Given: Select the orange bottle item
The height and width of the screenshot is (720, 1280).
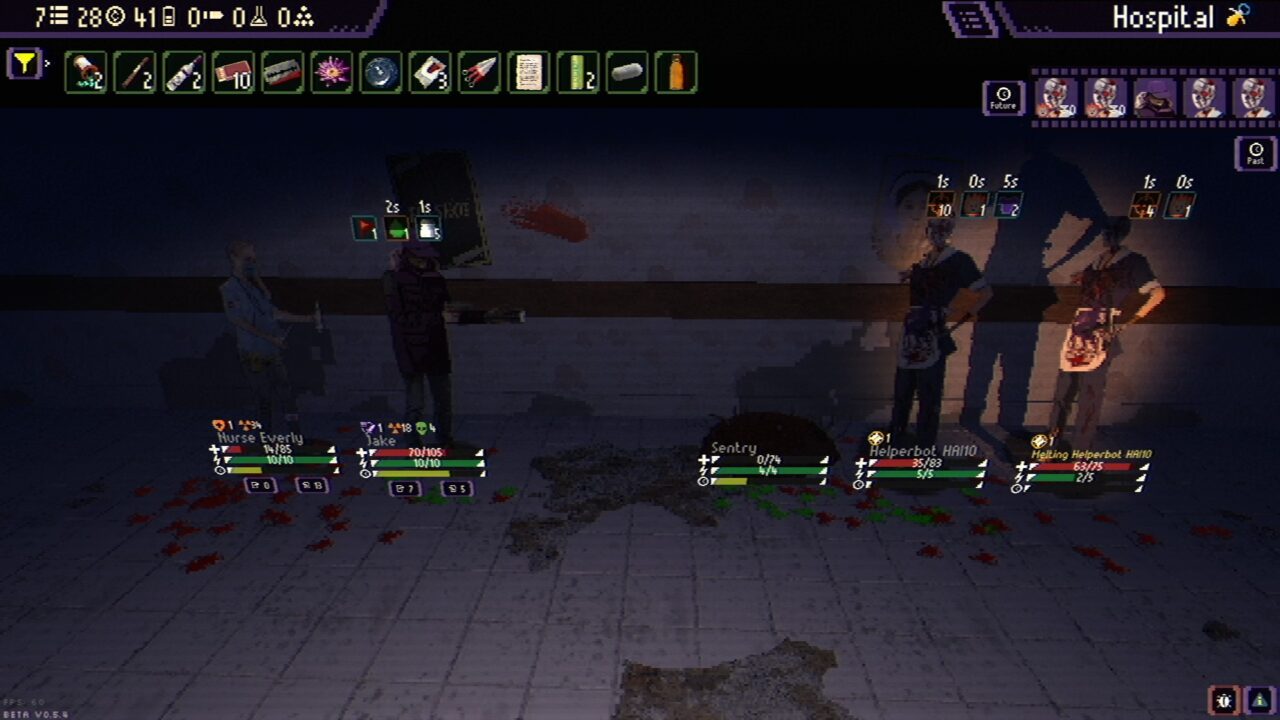Looking at the screenshot, I should pos(675,73).
